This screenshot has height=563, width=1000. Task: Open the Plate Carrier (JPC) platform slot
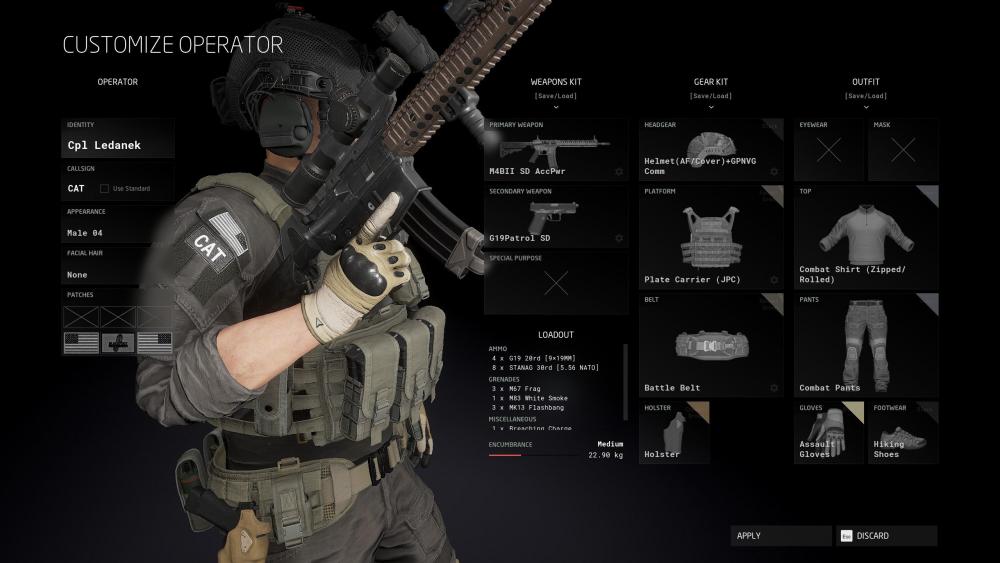coord(711,237)
